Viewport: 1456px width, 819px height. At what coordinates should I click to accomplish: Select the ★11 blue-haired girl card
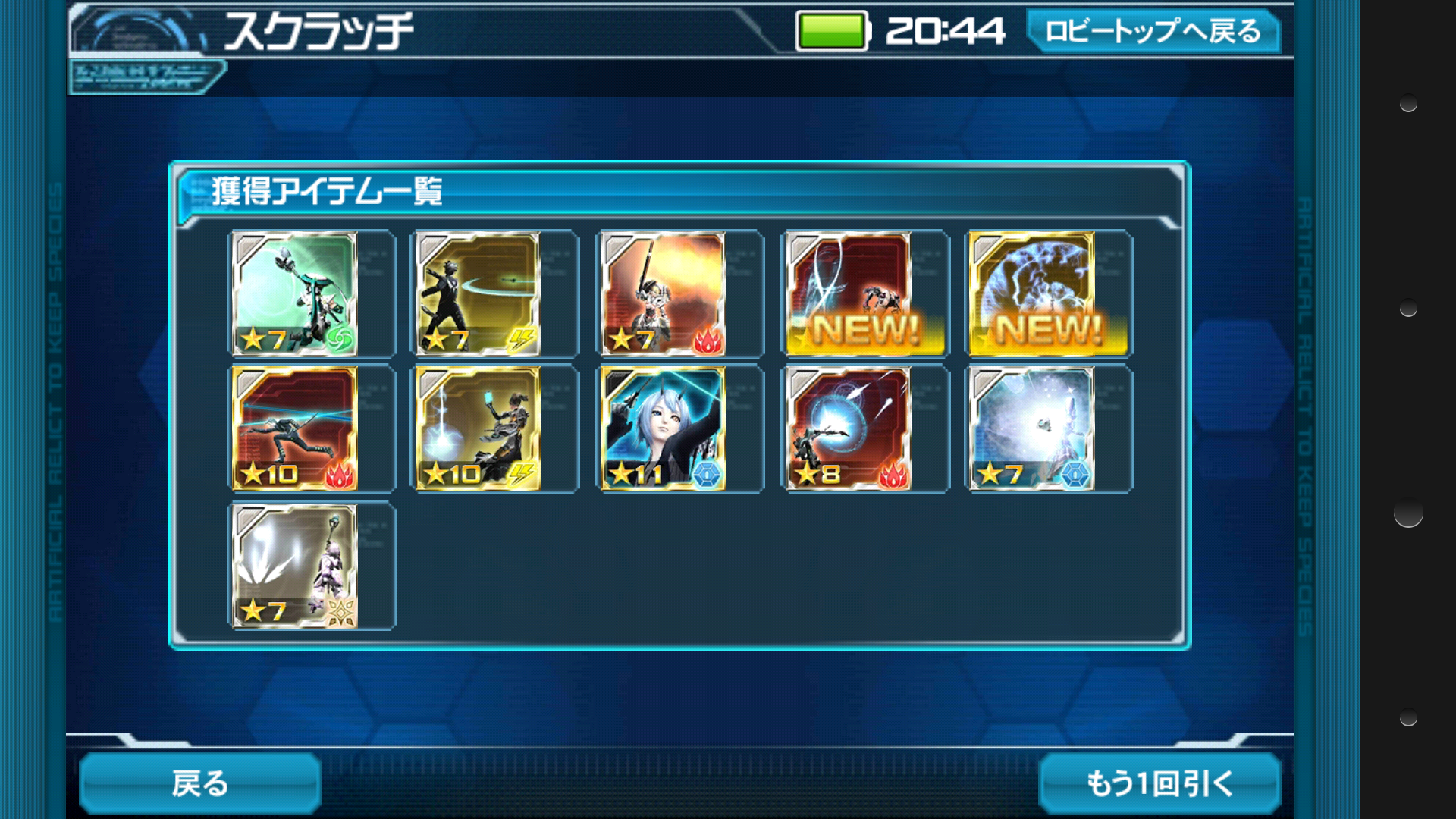click(x=664, y=429)
